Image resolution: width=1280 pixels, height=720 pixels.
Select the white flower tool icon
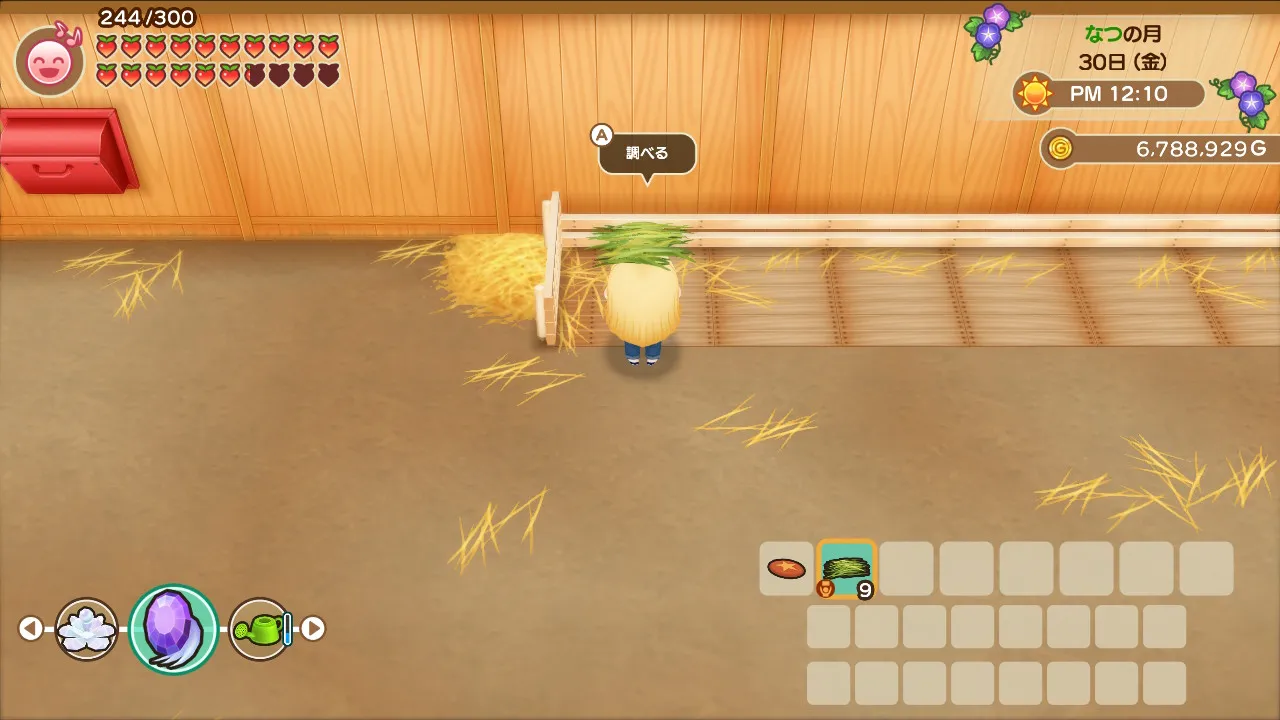coord(87,629)
